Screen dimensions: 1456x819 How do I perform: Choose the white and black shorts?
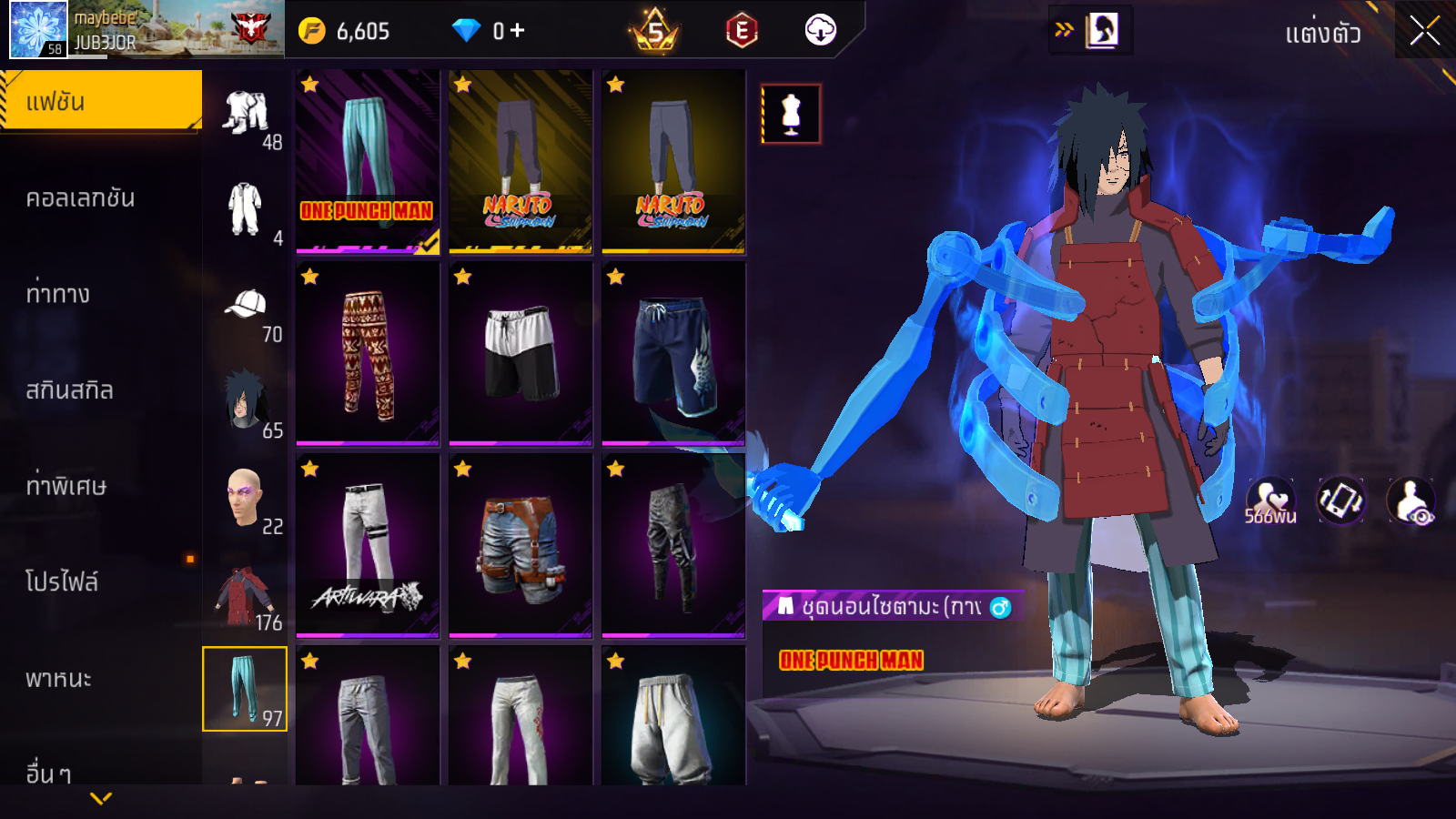[x=521, y=354]
